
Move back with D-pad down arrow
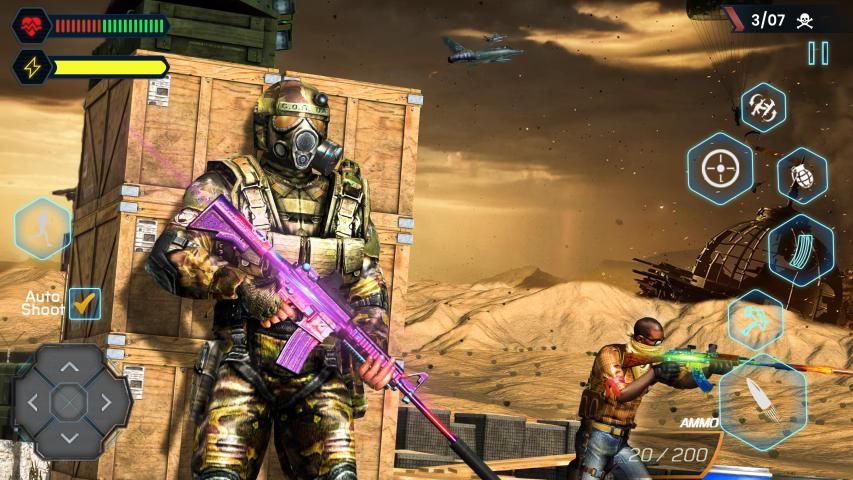pyautogui.click(x=69, y=438)
